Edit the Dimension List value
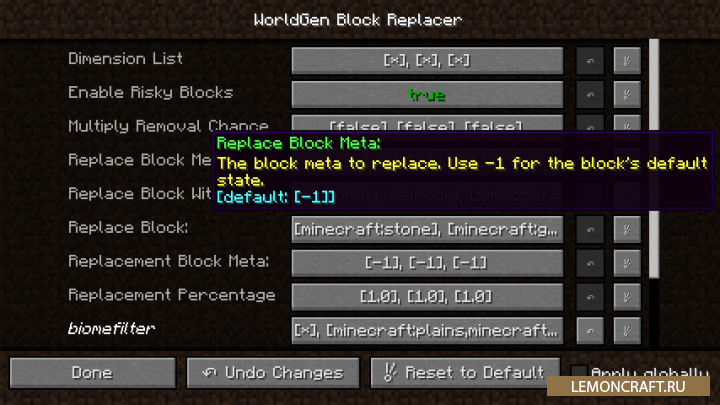Screen dimensions: 720x405 coord(427,60)
